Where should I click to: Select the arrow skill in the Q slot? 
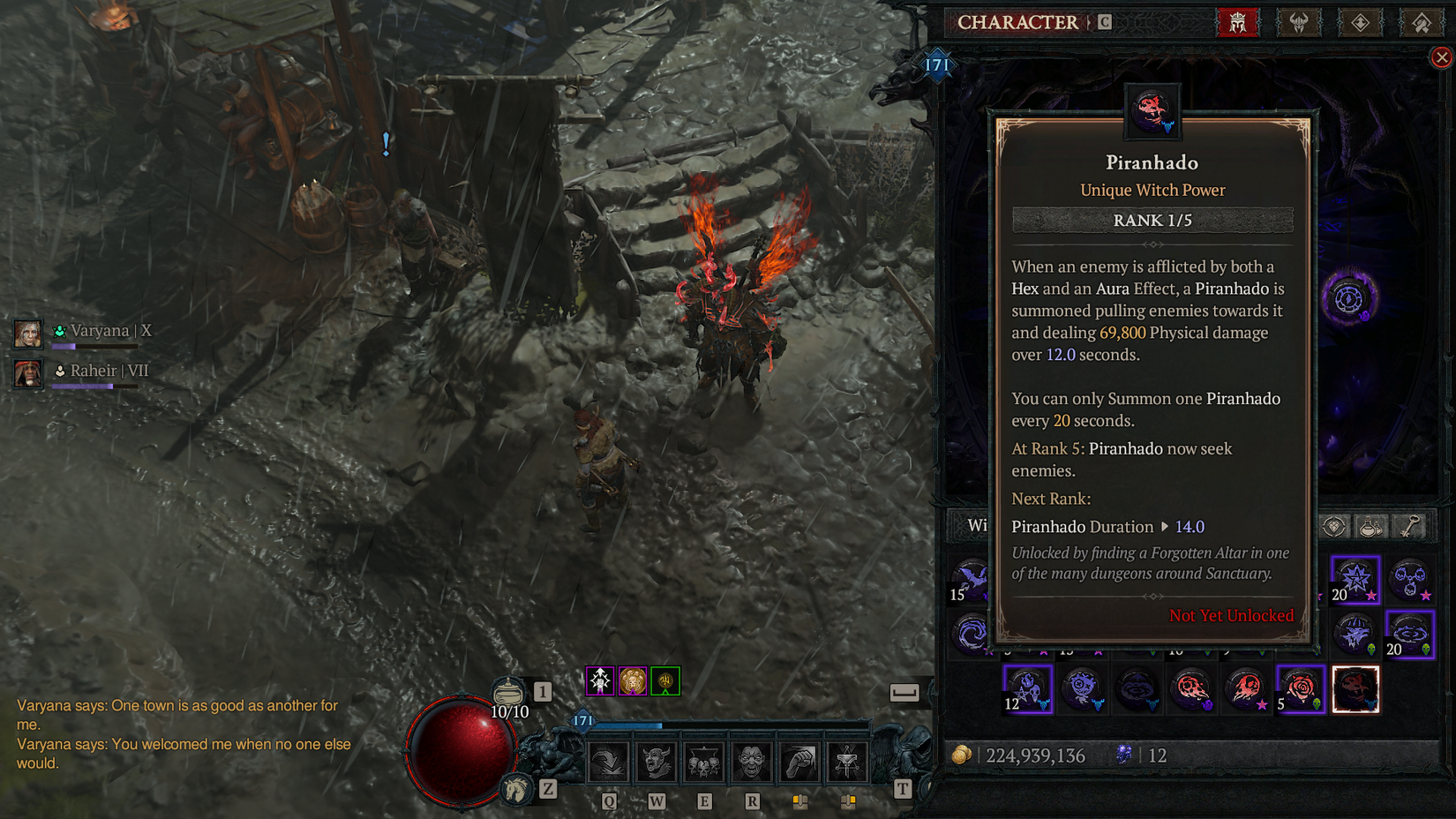click(608, 763)
